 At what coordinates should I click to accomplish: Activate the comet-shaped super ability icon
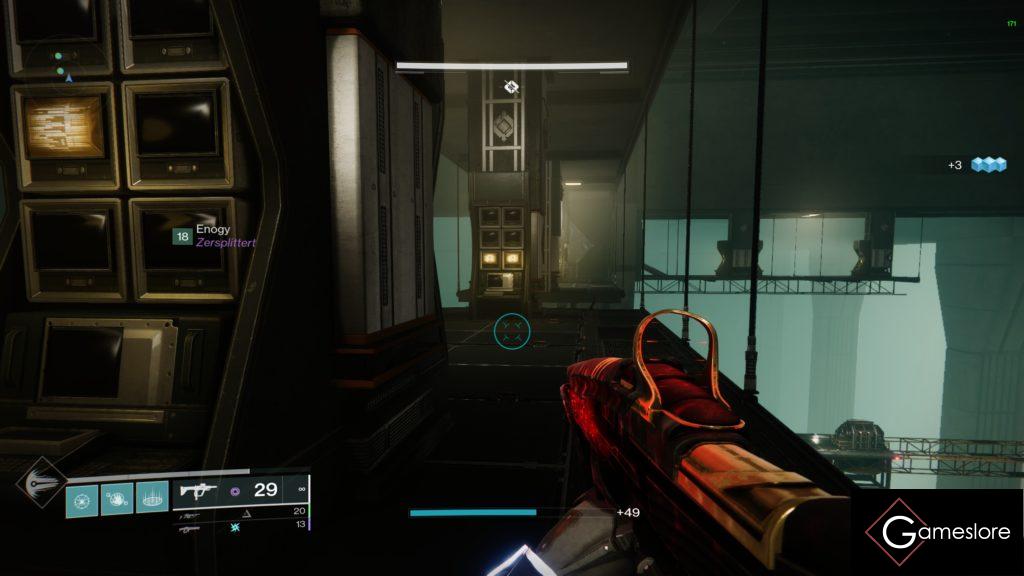coord(40,482)
